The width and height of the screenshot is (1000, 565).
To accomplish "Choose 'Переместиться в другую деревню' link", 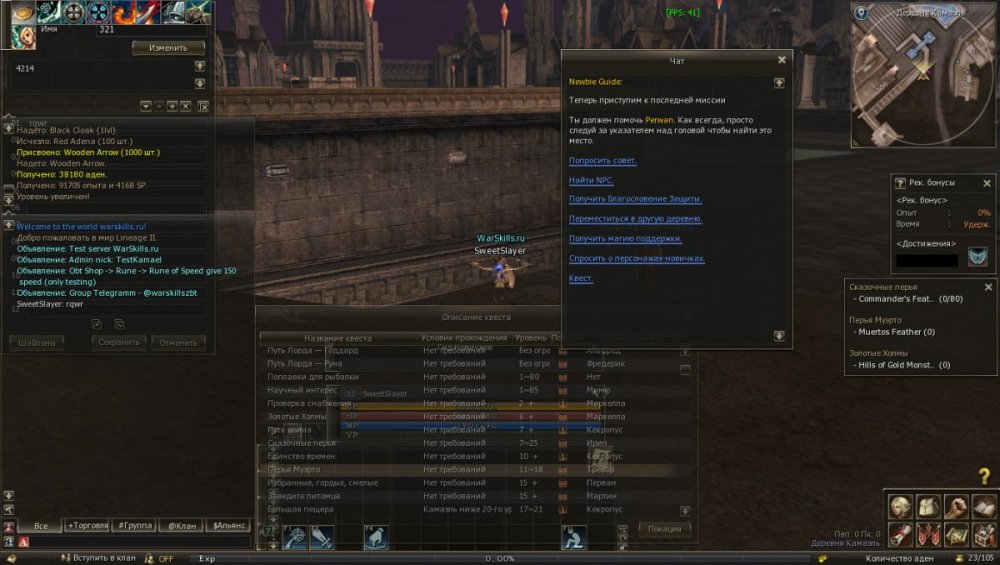I will (635, 219).
